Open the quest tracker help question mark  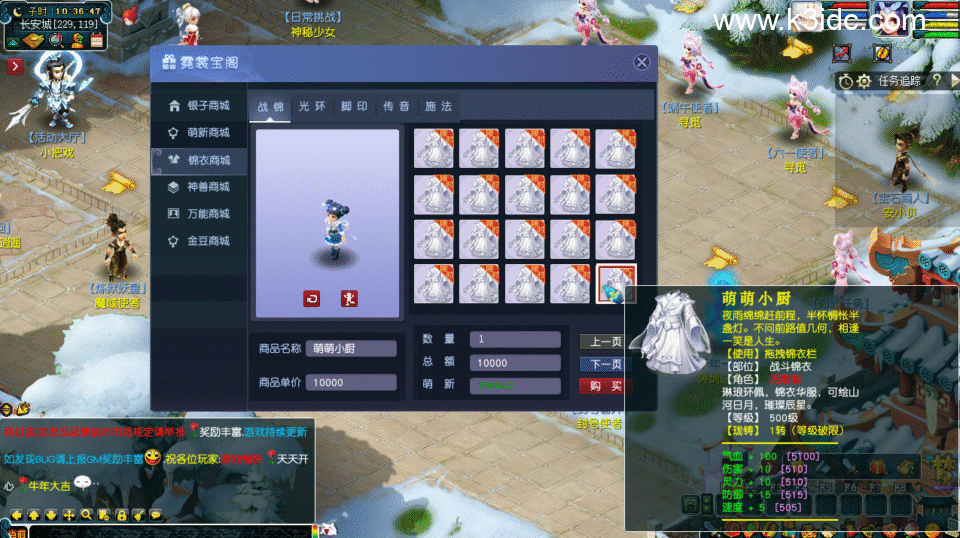(x=936, y=80)
